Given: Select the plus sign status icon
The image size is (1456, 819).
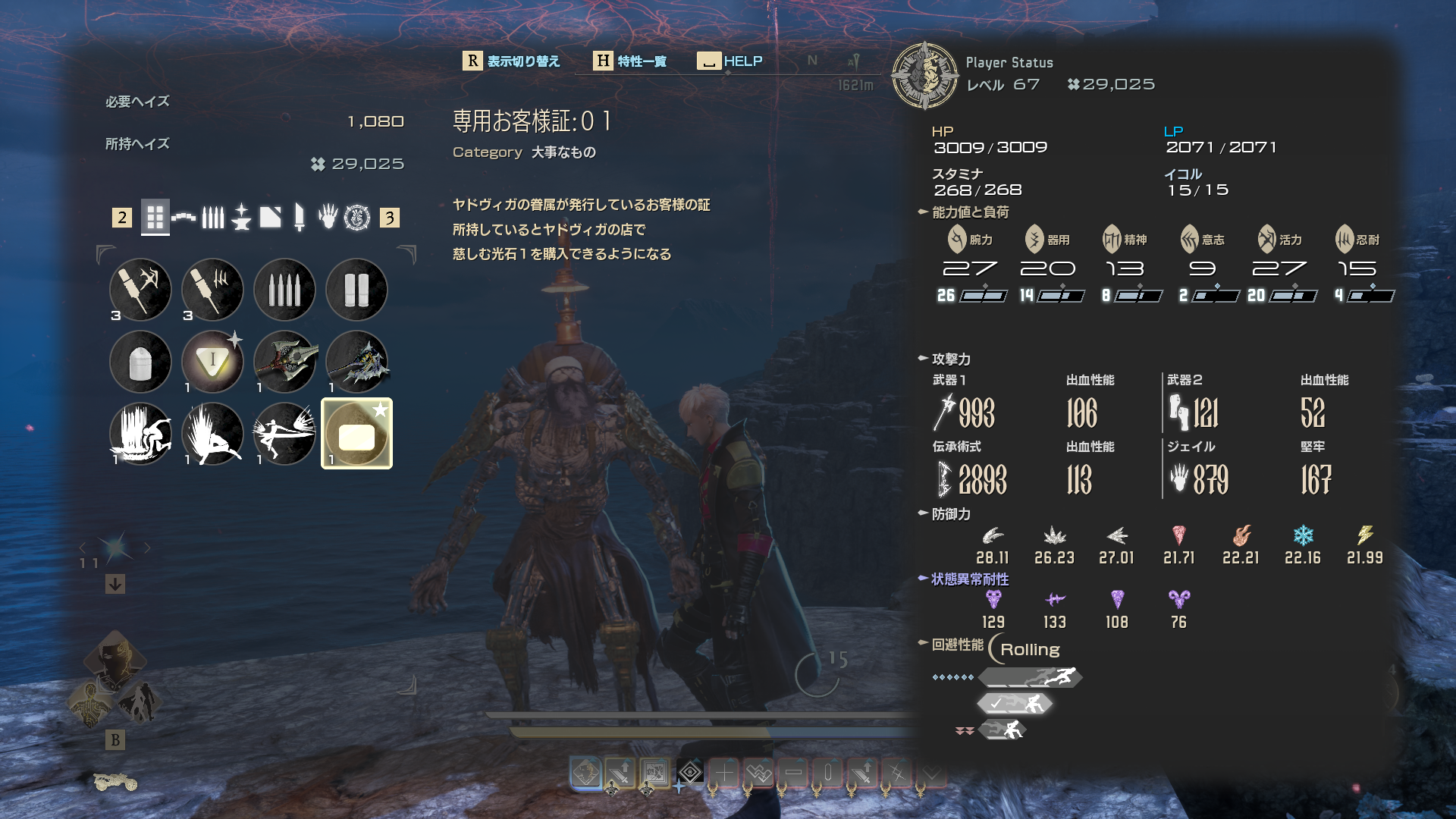Looking at the screenshot, I should point(724,773).
